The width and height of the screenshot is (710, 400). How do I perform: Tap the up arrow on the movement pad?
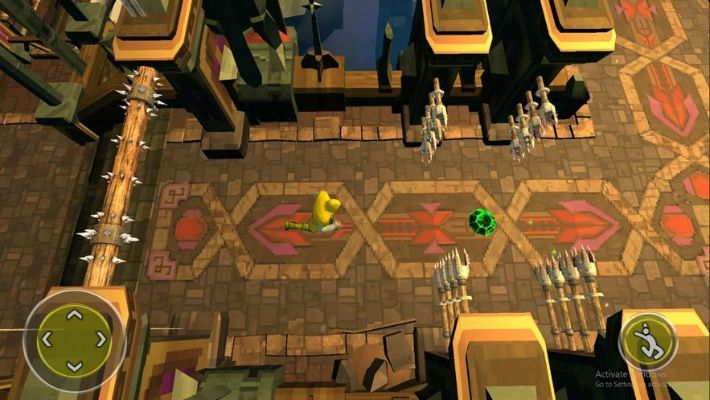coord(74,315)
